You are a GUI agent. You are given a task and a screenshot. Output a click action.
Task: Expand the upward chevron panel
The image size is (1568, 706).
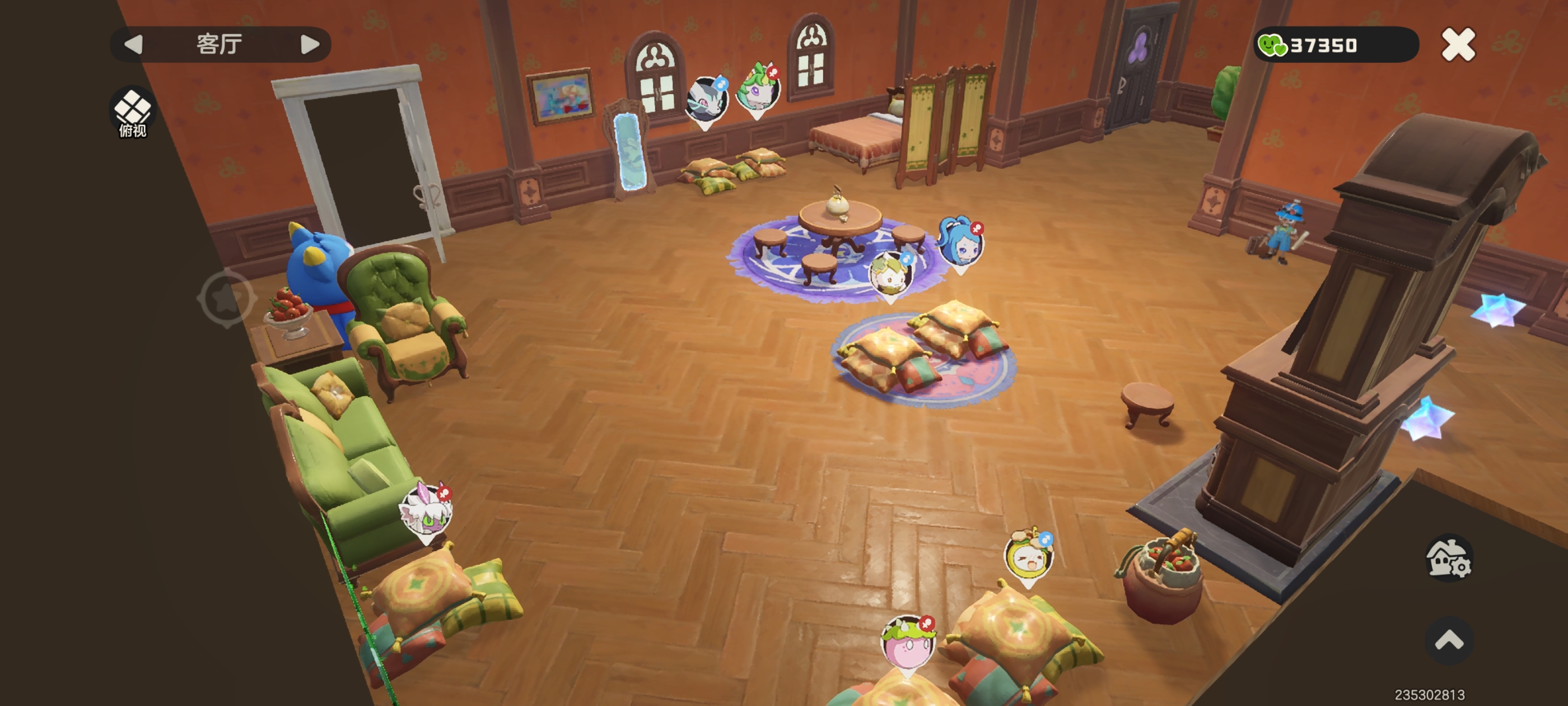click(1449, 640)
